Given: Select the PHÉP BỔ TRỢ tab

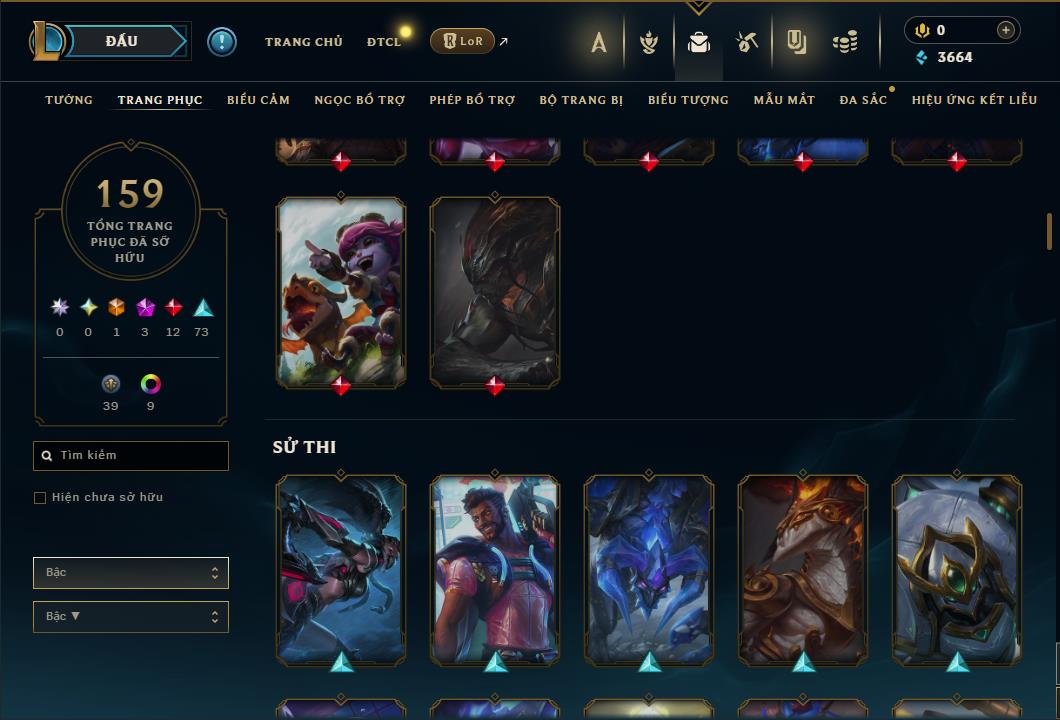Looking at the screenshot, I should (x=472, y=100).
